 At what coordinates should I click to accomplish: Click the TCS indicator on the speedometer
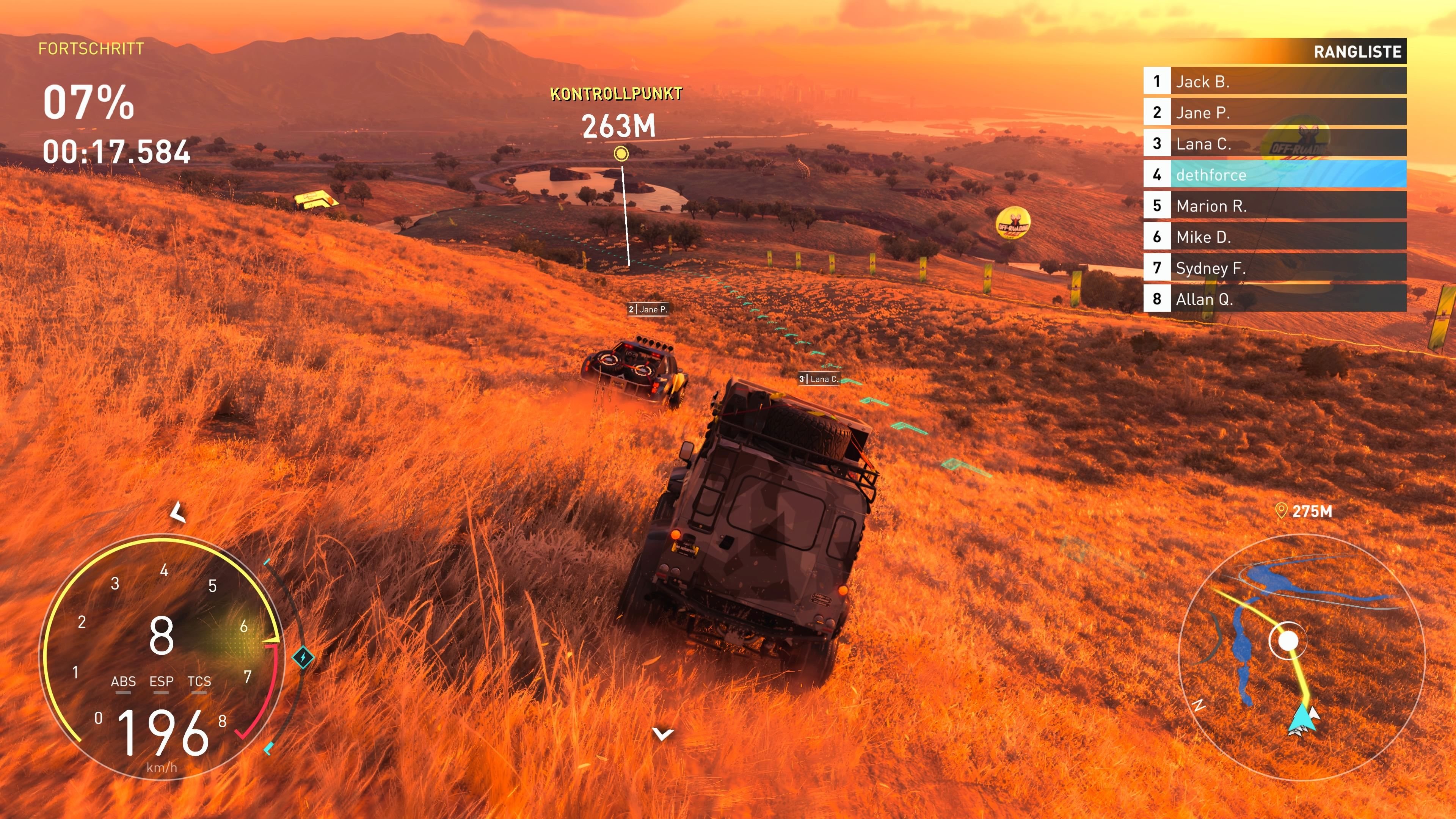coord(199,682)
